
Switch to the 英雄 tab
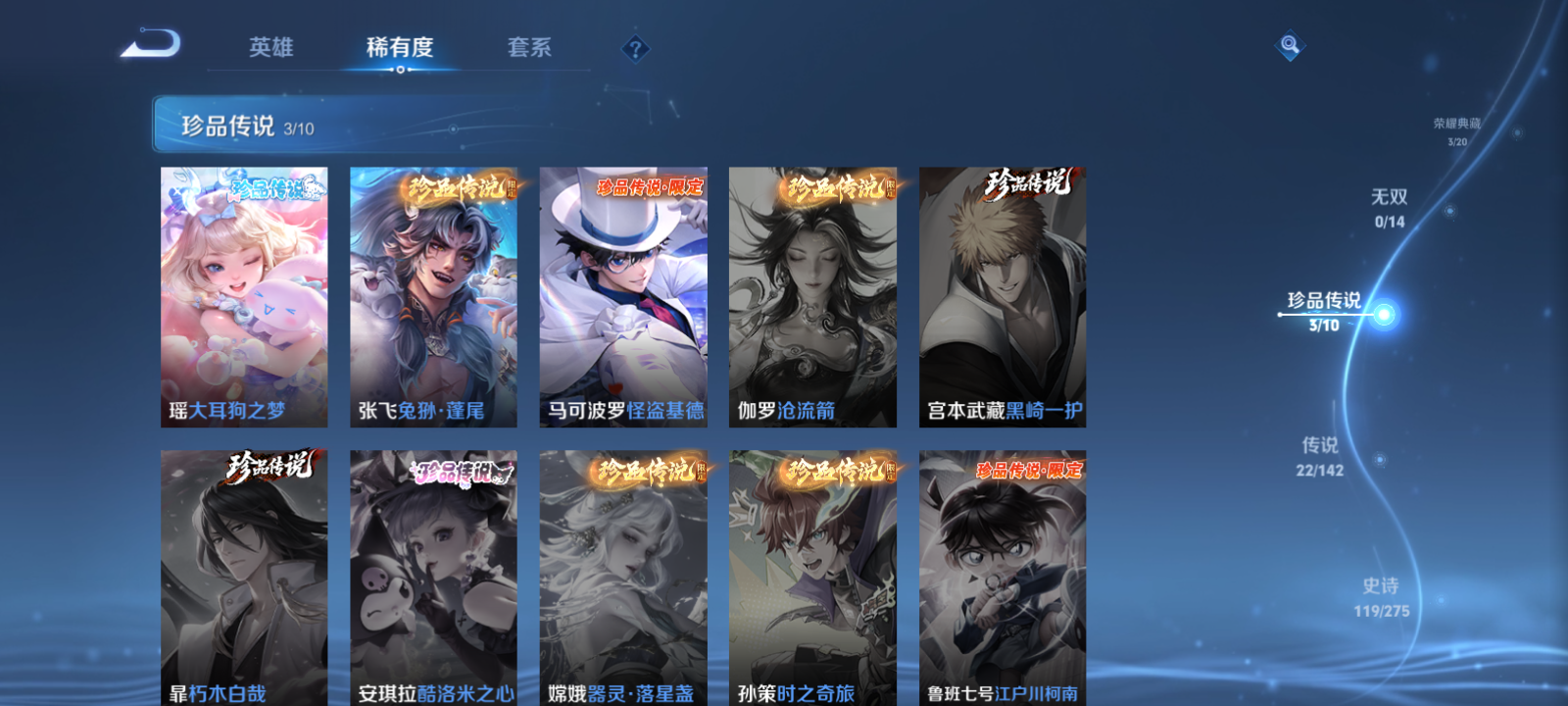(x=271, y=47)
